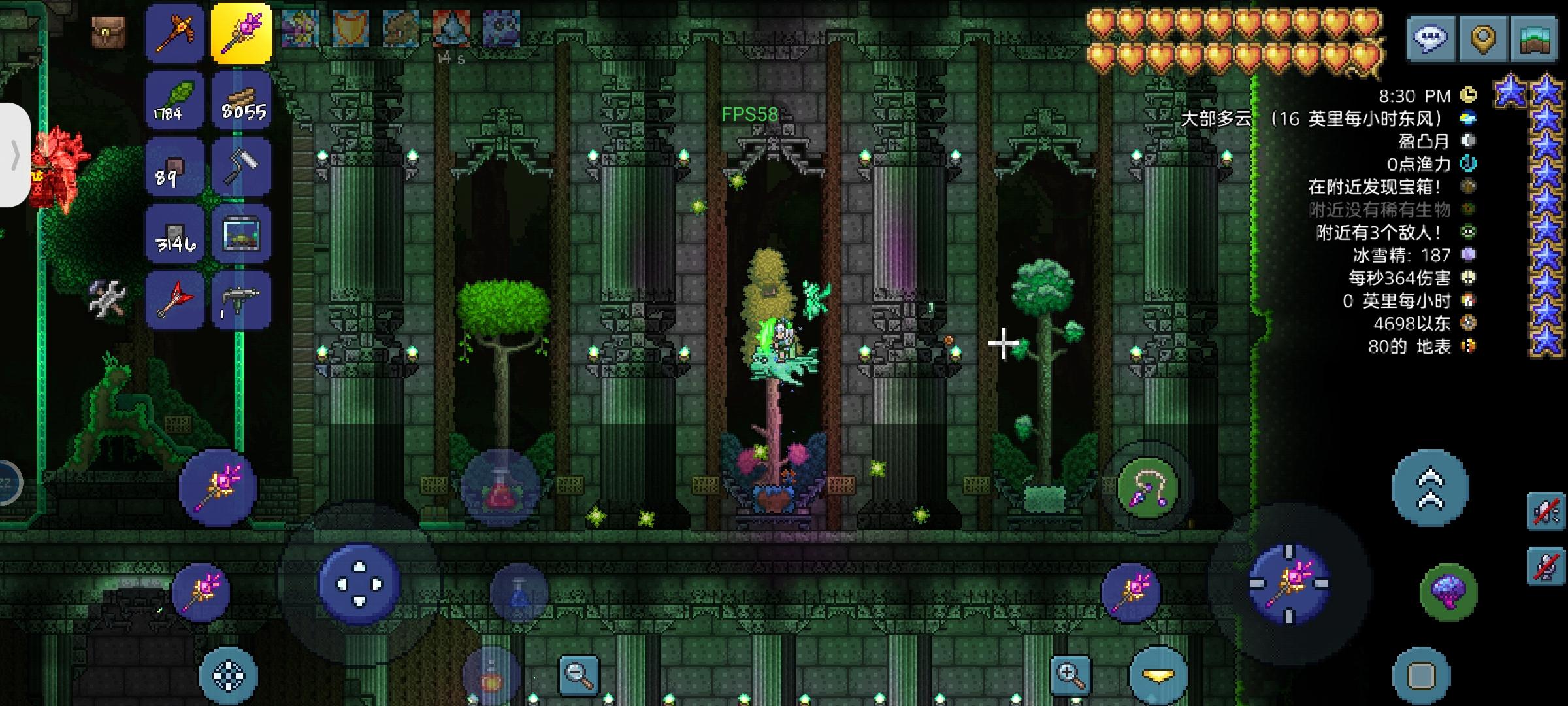
Task: Open the chat bubble panel top right
Action: coord(1431,37)
